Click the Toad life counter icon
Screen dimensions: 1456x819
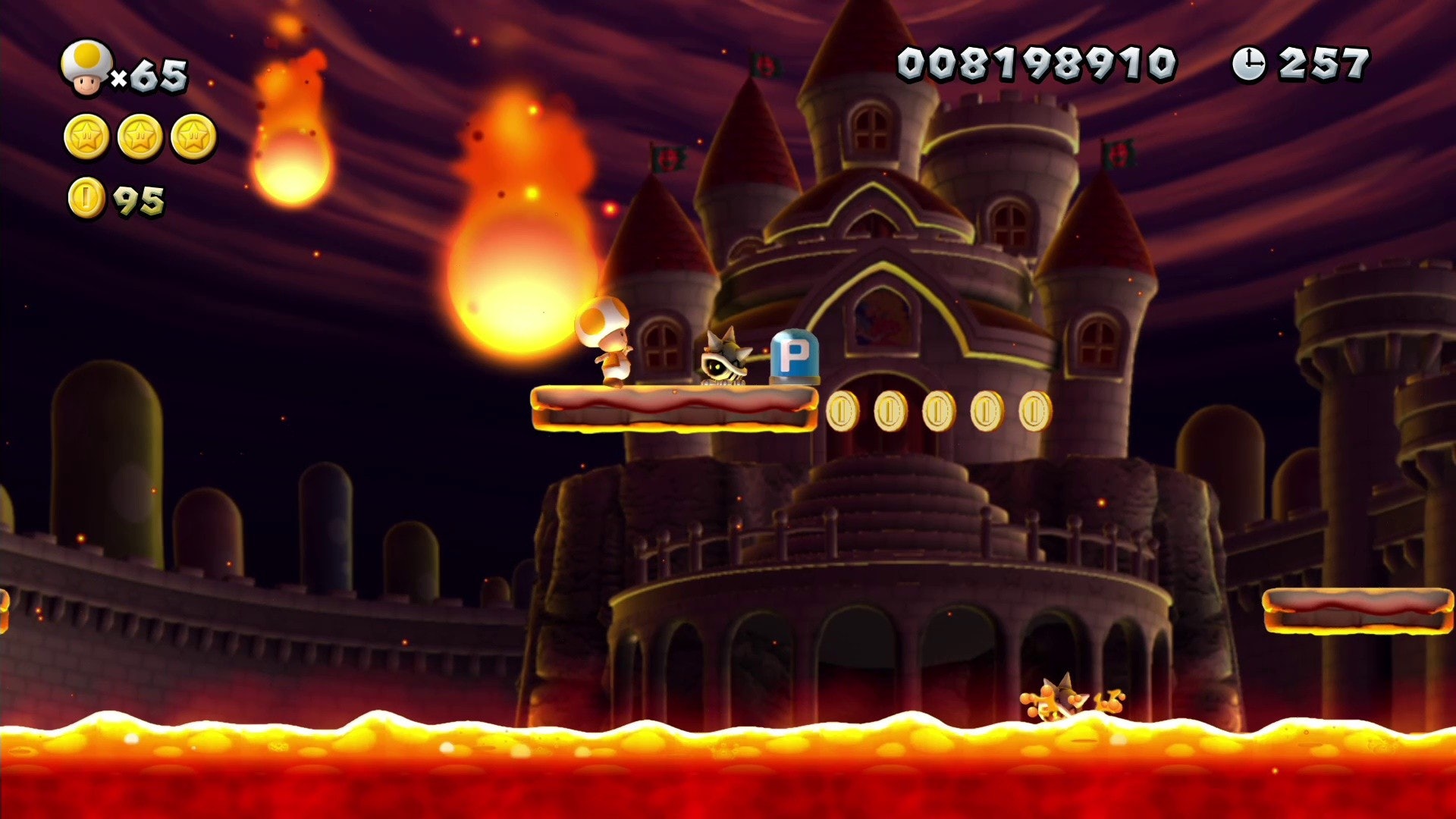coord(86,68)
